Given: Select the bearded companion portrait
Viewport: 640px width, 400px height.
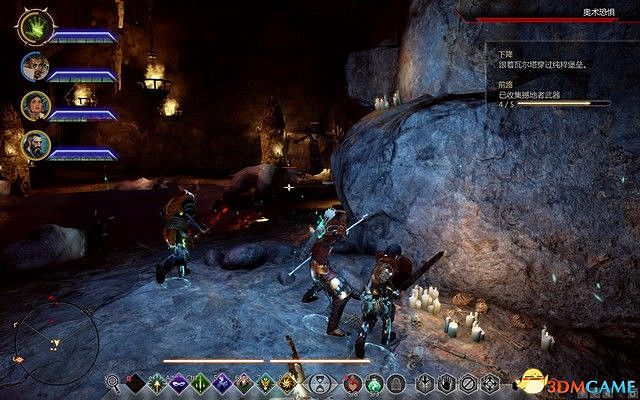Looking at the screenshot, I should [x=34, y=145].
